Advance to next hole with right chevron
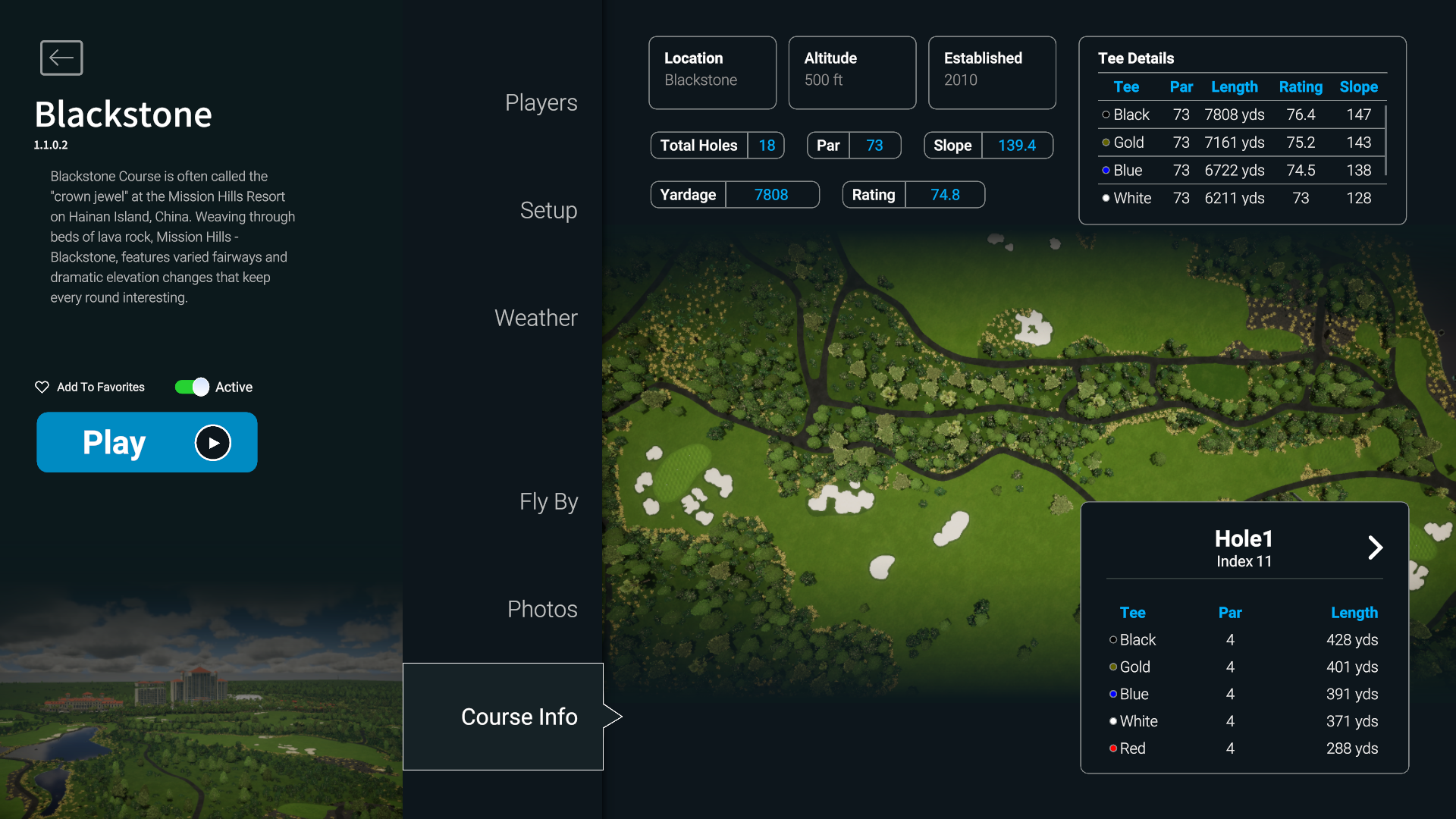The image size is (1456, 819). [x=1376, y=548]
